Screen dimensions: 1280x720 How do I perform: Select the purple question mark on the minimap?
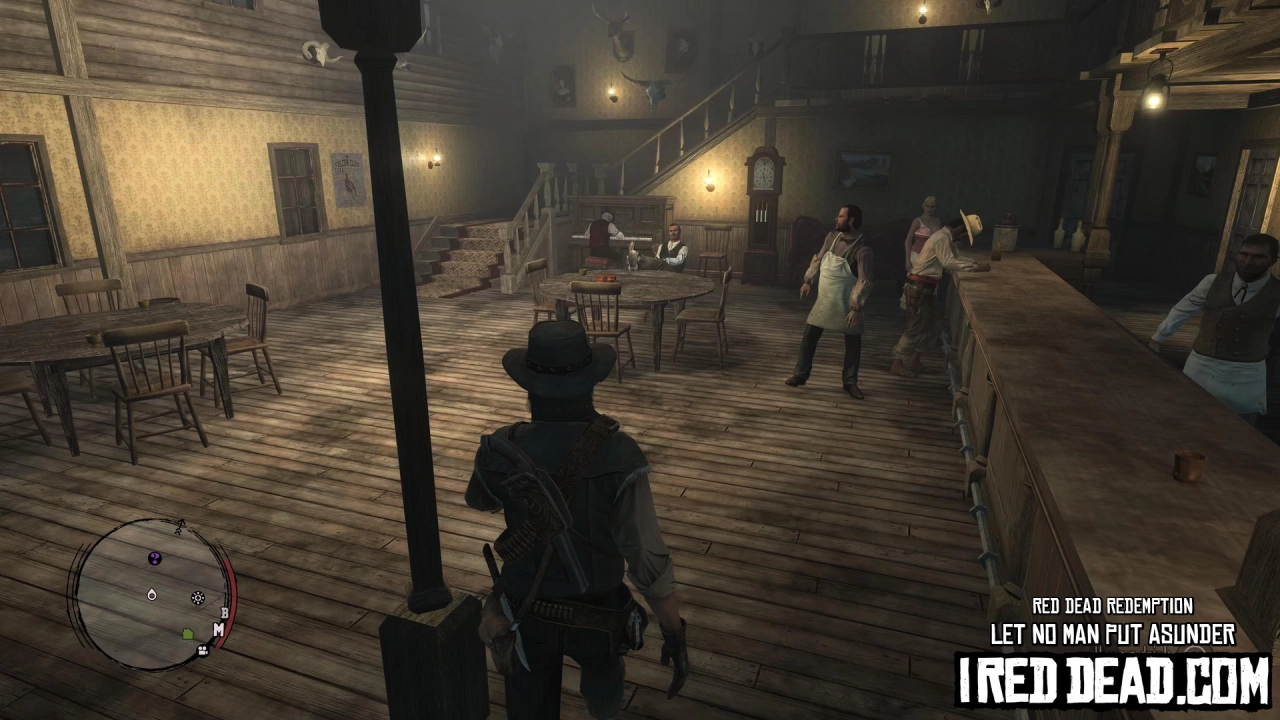coord(154,557)
